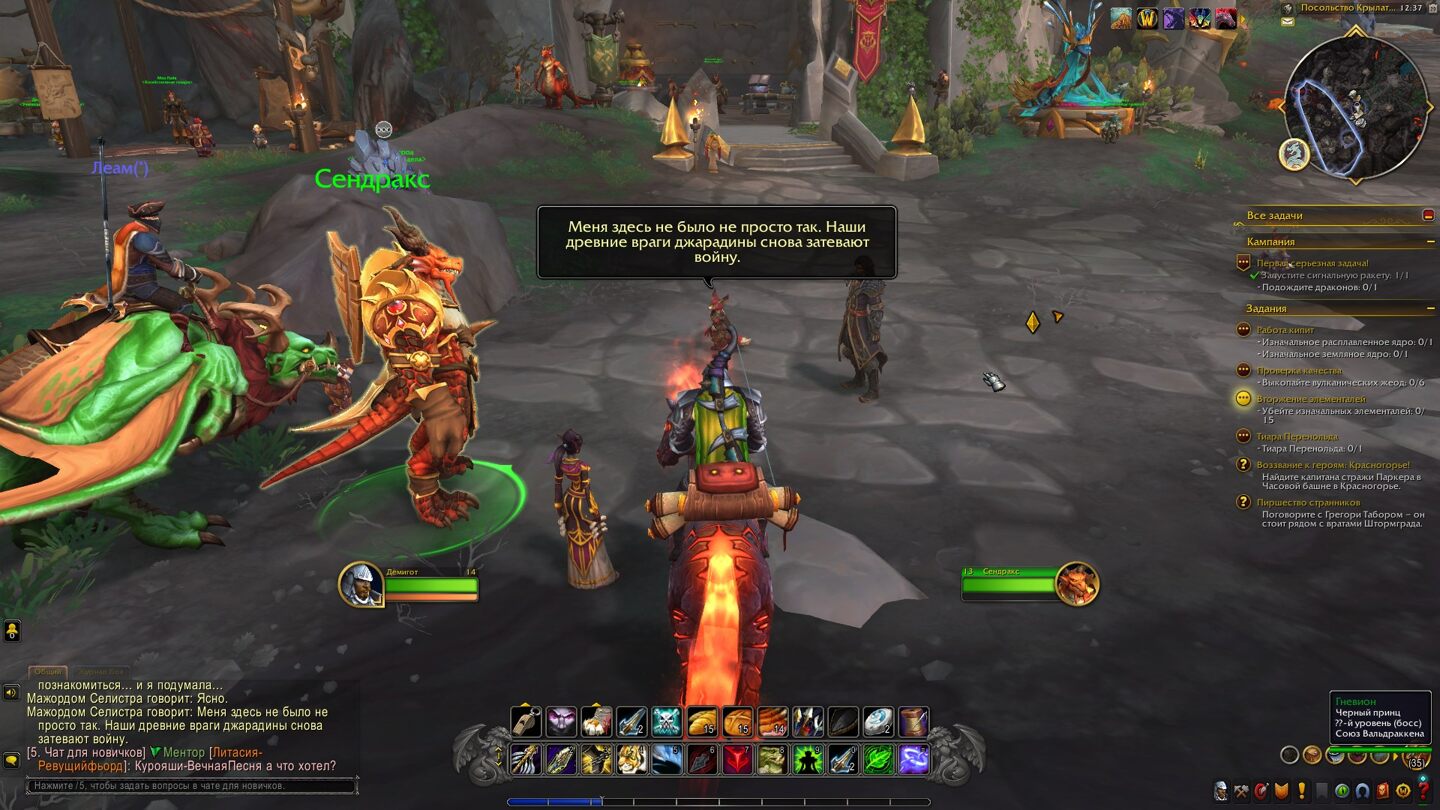Use the green leaf ability icon
This screenshot has width=1440, height=810.
click(x=878, y=760)
